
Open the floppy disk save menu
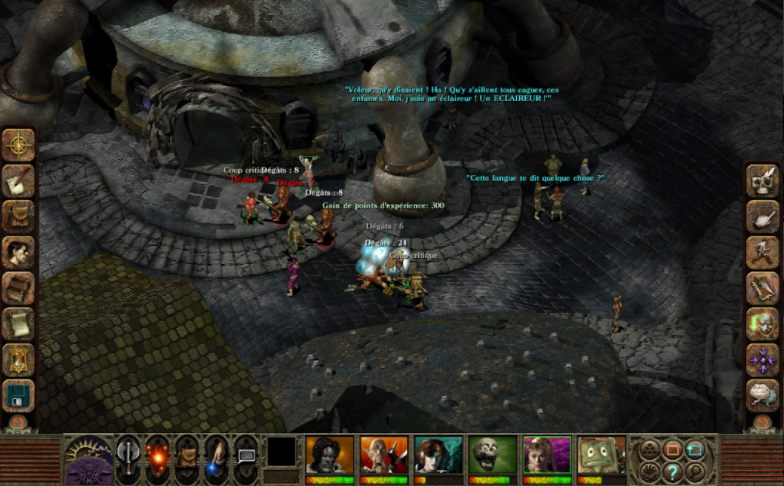point(18,396)
